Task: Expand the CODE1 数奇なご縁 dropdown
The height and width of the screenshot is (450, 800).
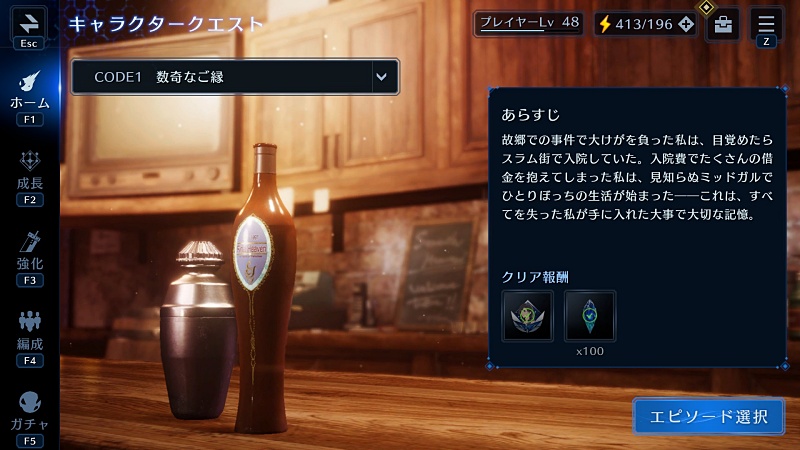Action: coord(380,76)
